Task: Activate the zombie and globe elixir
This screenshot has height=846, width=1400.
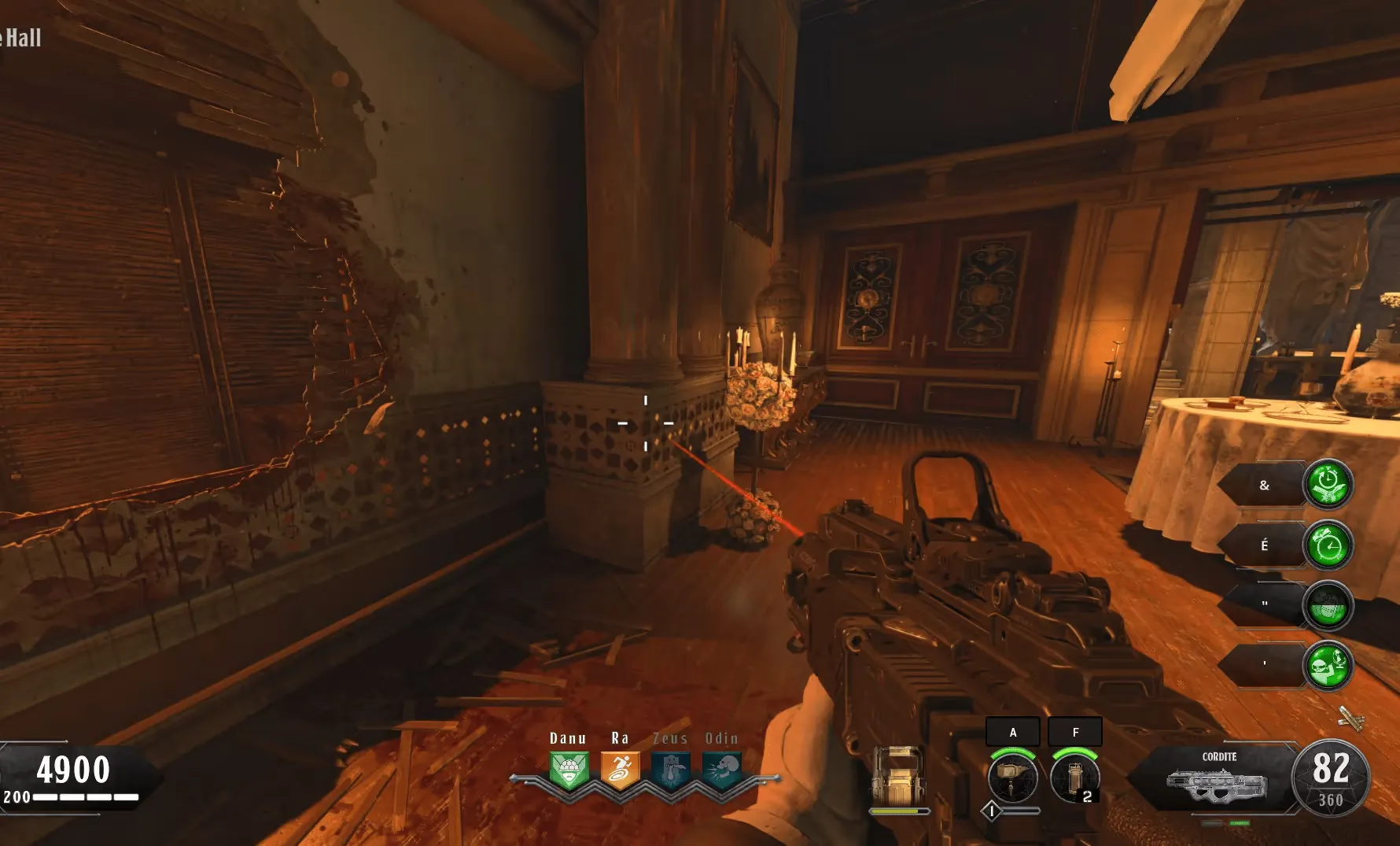Action: pos(1328,665)
